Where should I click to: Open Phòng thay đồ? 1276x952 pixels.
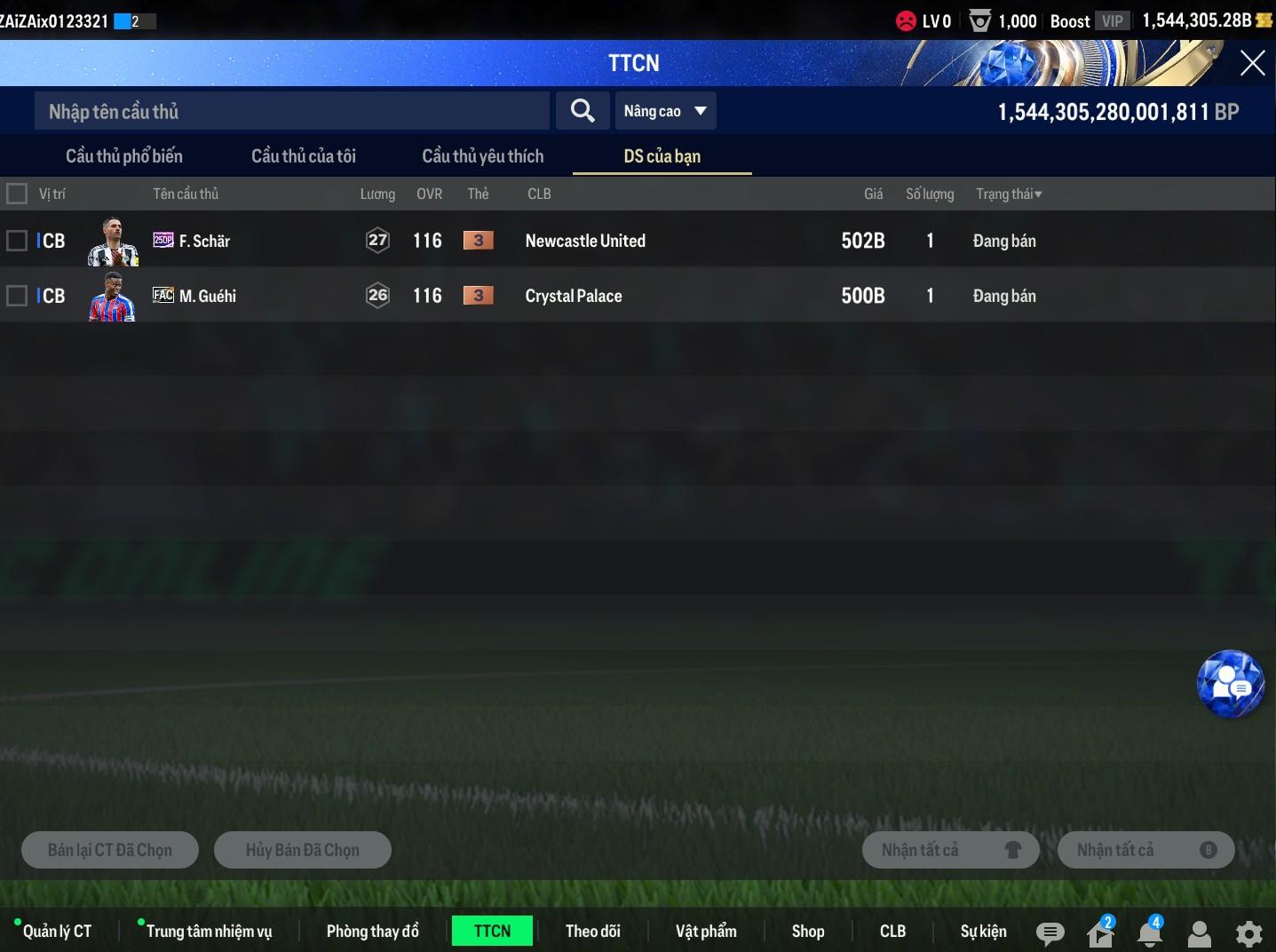click(x=372, y=931)
